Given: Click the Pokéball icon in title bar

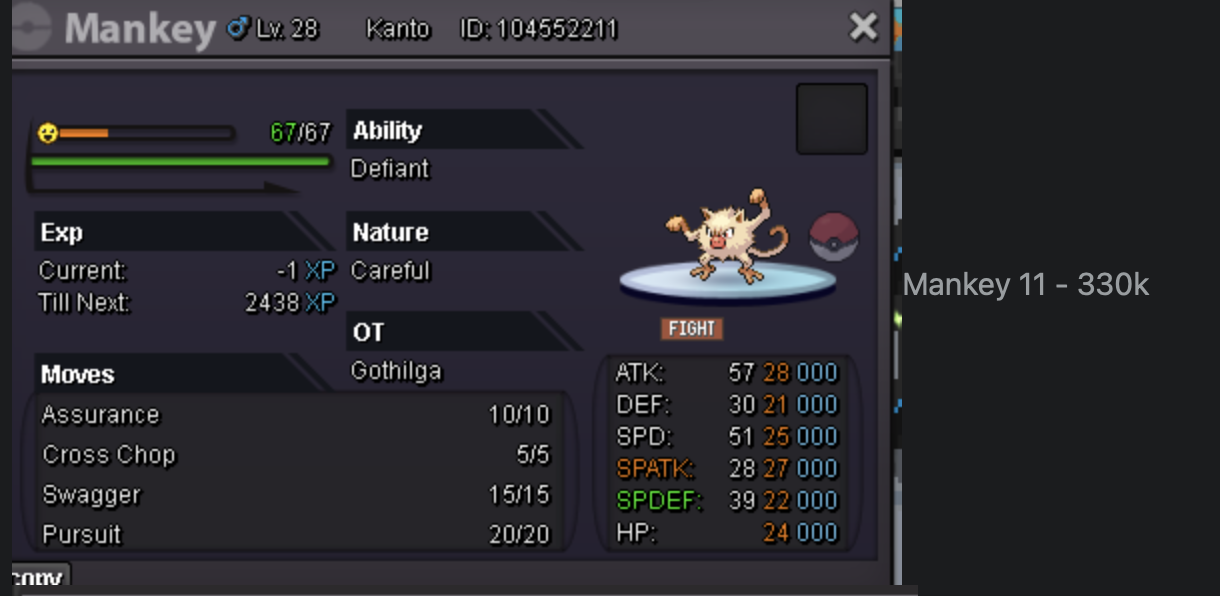Looking at the screenshot, I should [x=32, y=27].
